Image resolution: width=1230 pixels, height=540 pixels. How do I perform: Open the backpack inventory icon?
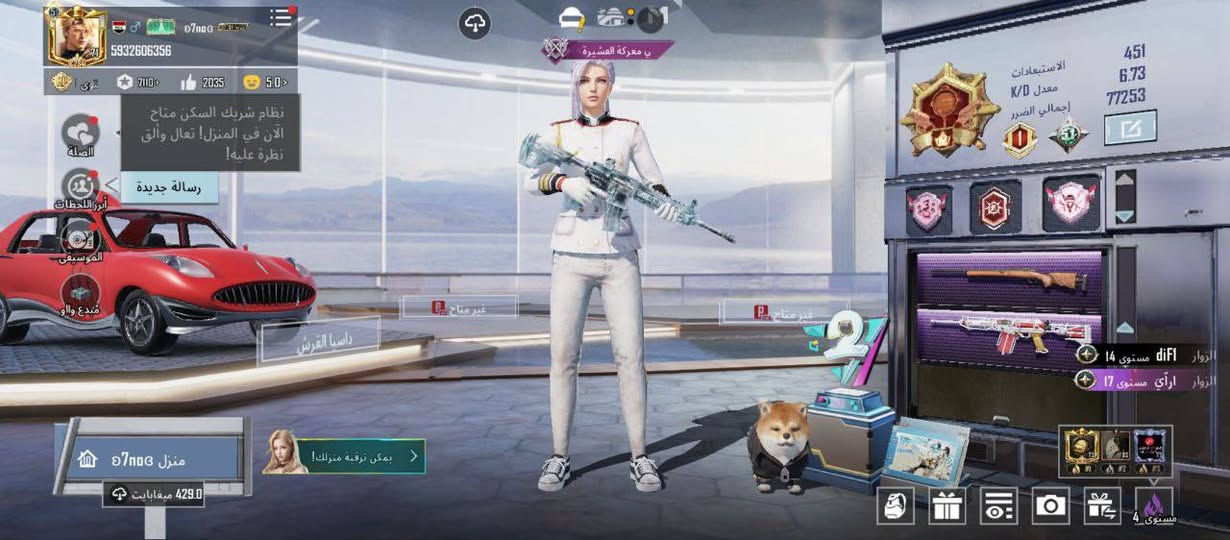[895, 506]
